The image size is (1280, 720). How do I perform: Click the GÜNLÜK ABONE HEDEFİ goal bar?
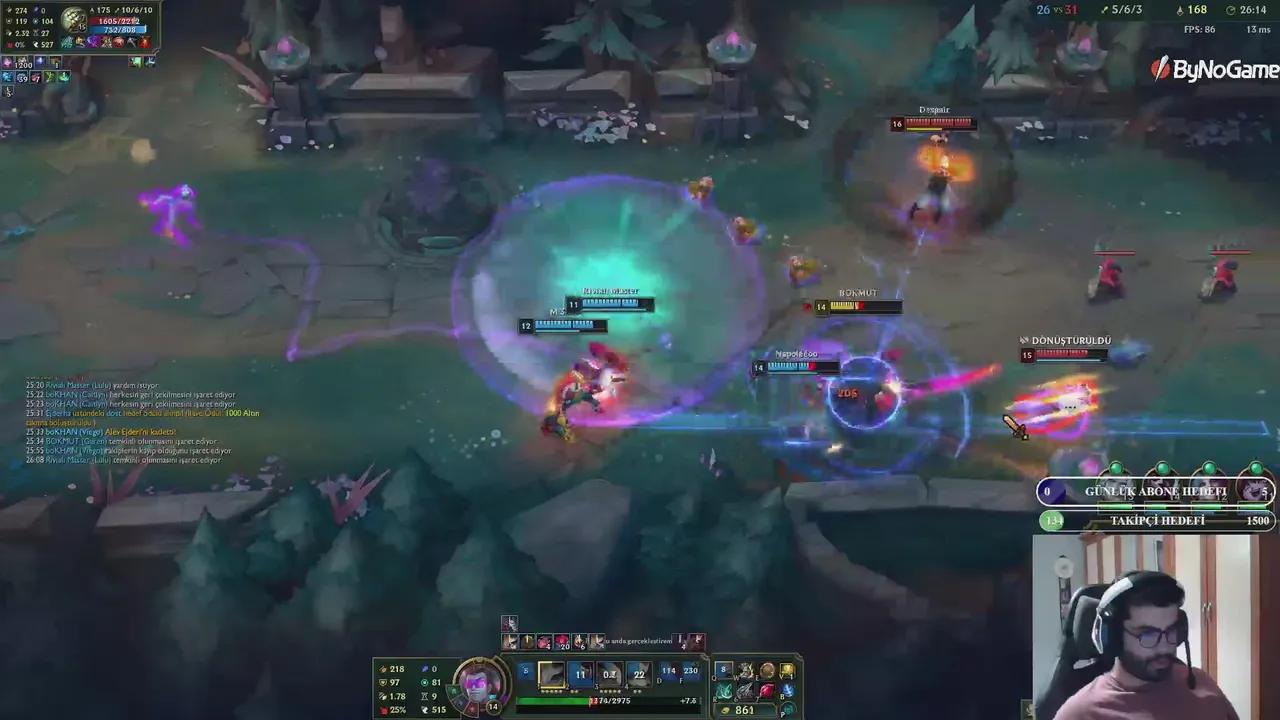(1156, 491)
